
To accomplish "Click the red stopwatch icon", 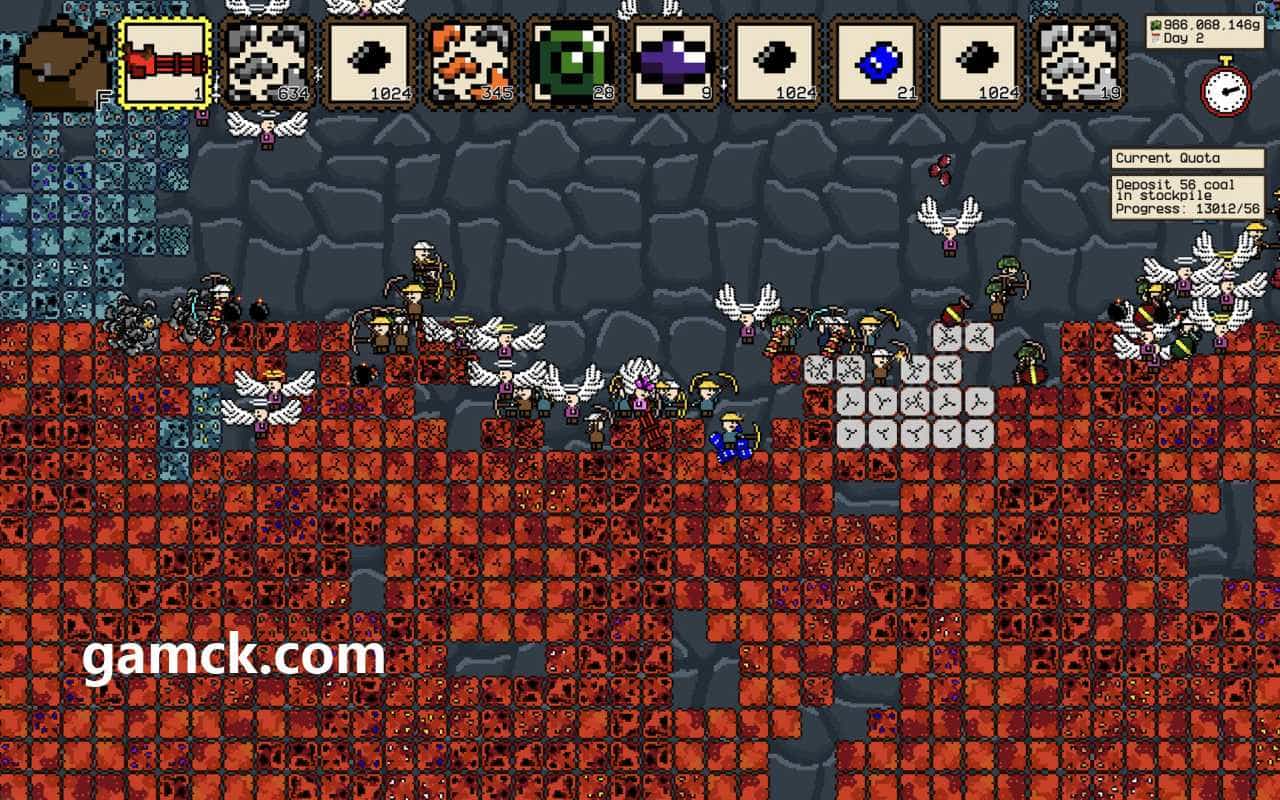I will tap(1225, 87).
